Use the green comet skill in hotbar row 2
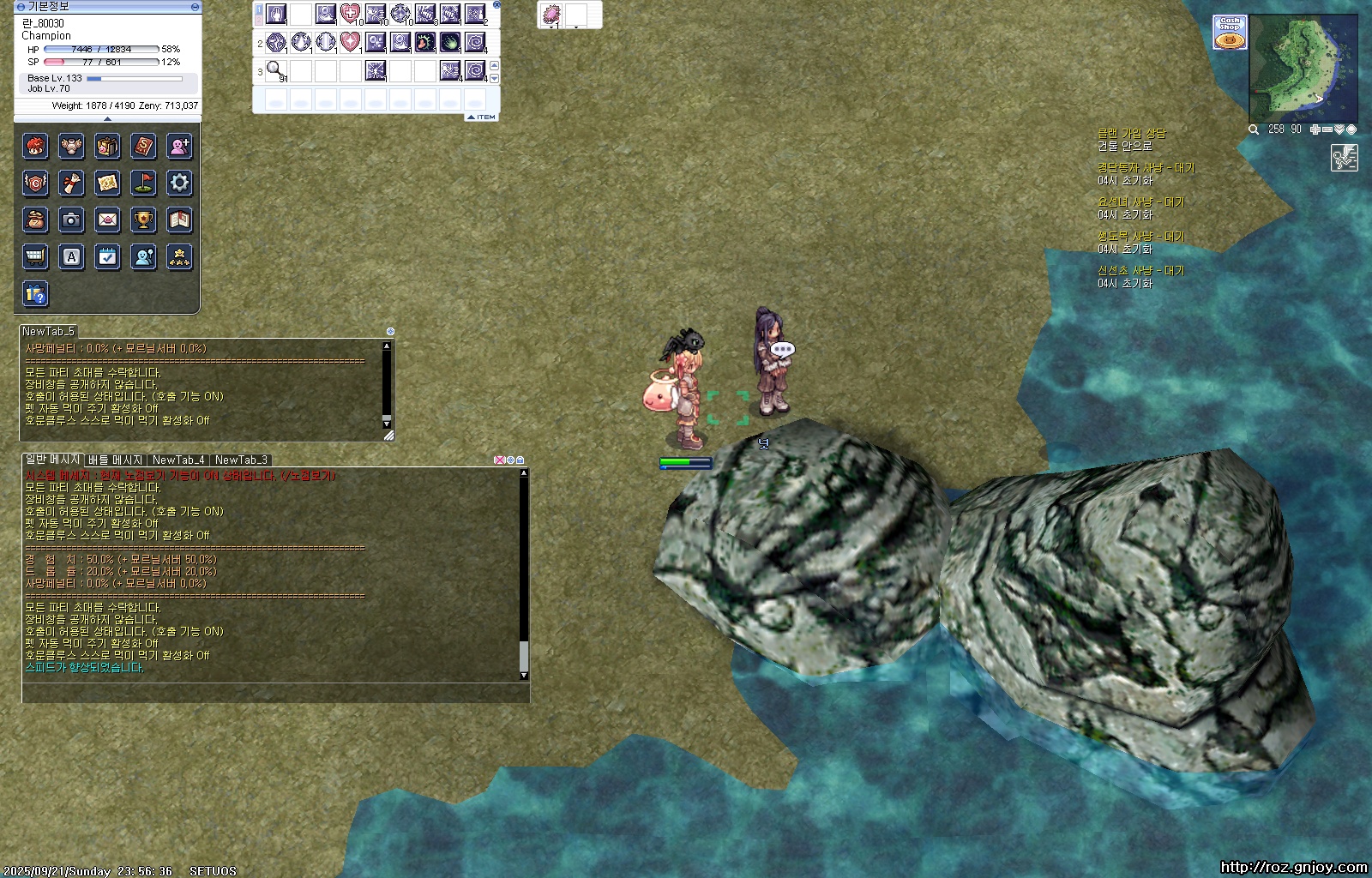Viewport: 1372px width, 878px height. [x=449, y=42]
